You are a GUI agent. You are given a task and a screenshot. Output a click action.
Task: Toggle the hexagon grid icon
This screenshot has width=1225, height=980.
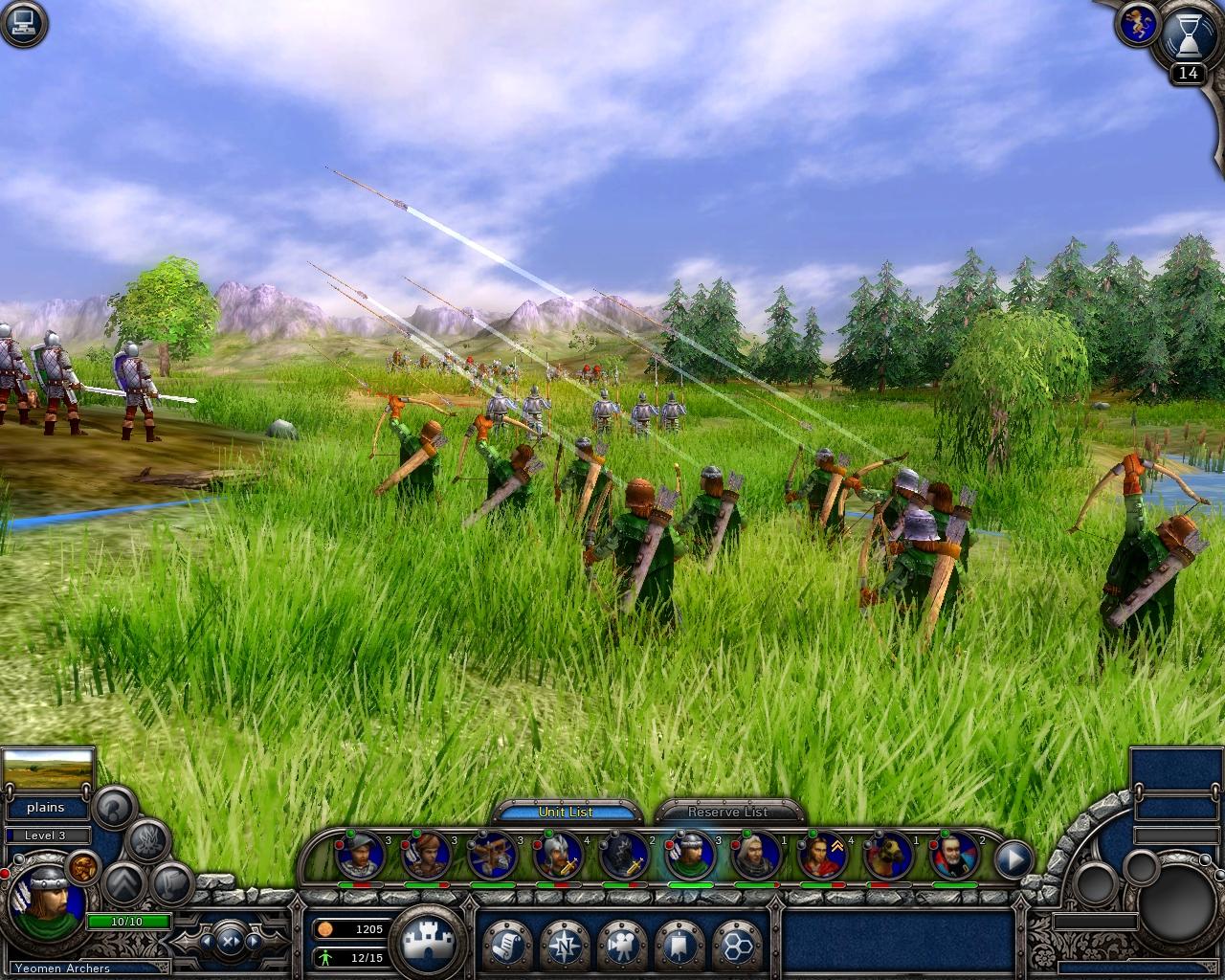click(738, 946)
